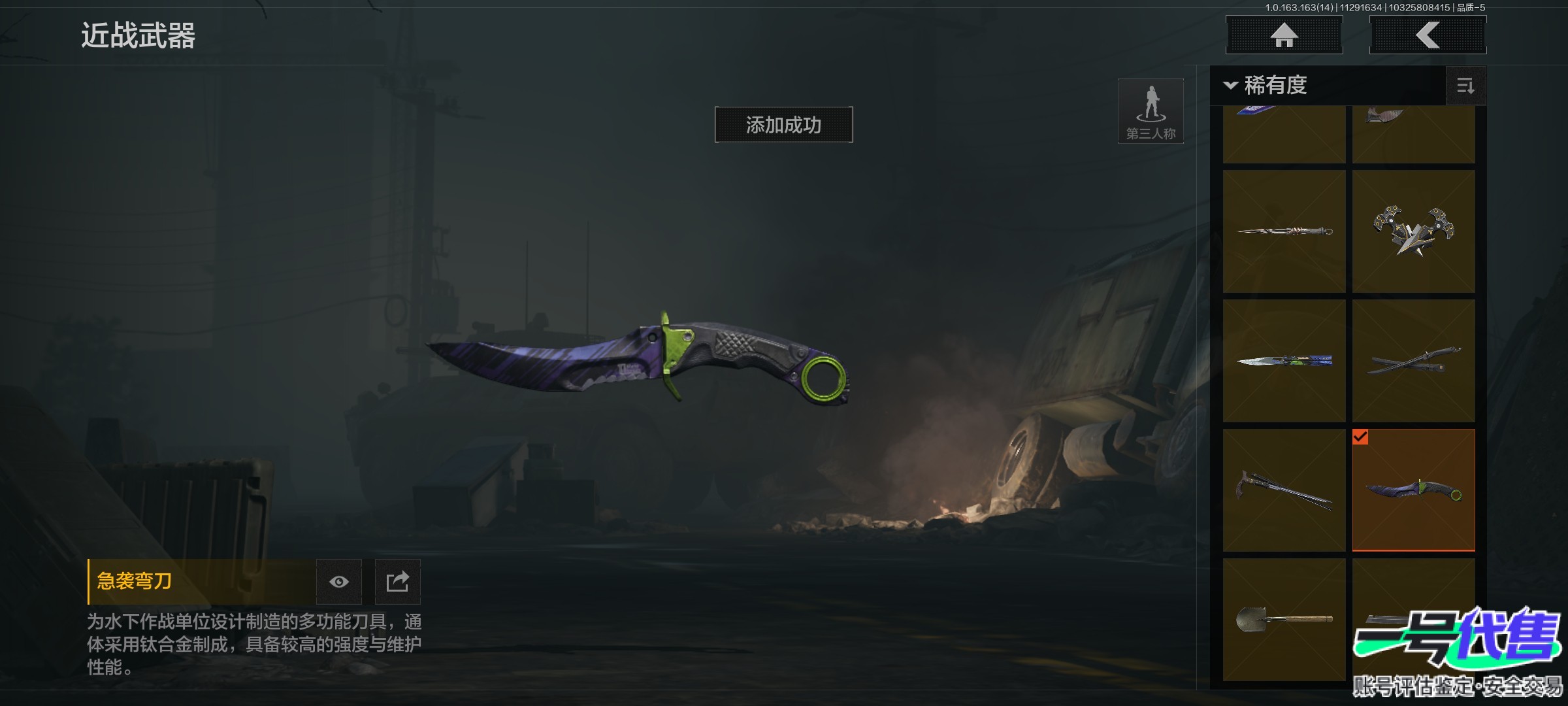Image resolution: width=1568 pixels, height=706 pixels.
Task: Switch to 第三人称 view
Action: click(1151, 111)
